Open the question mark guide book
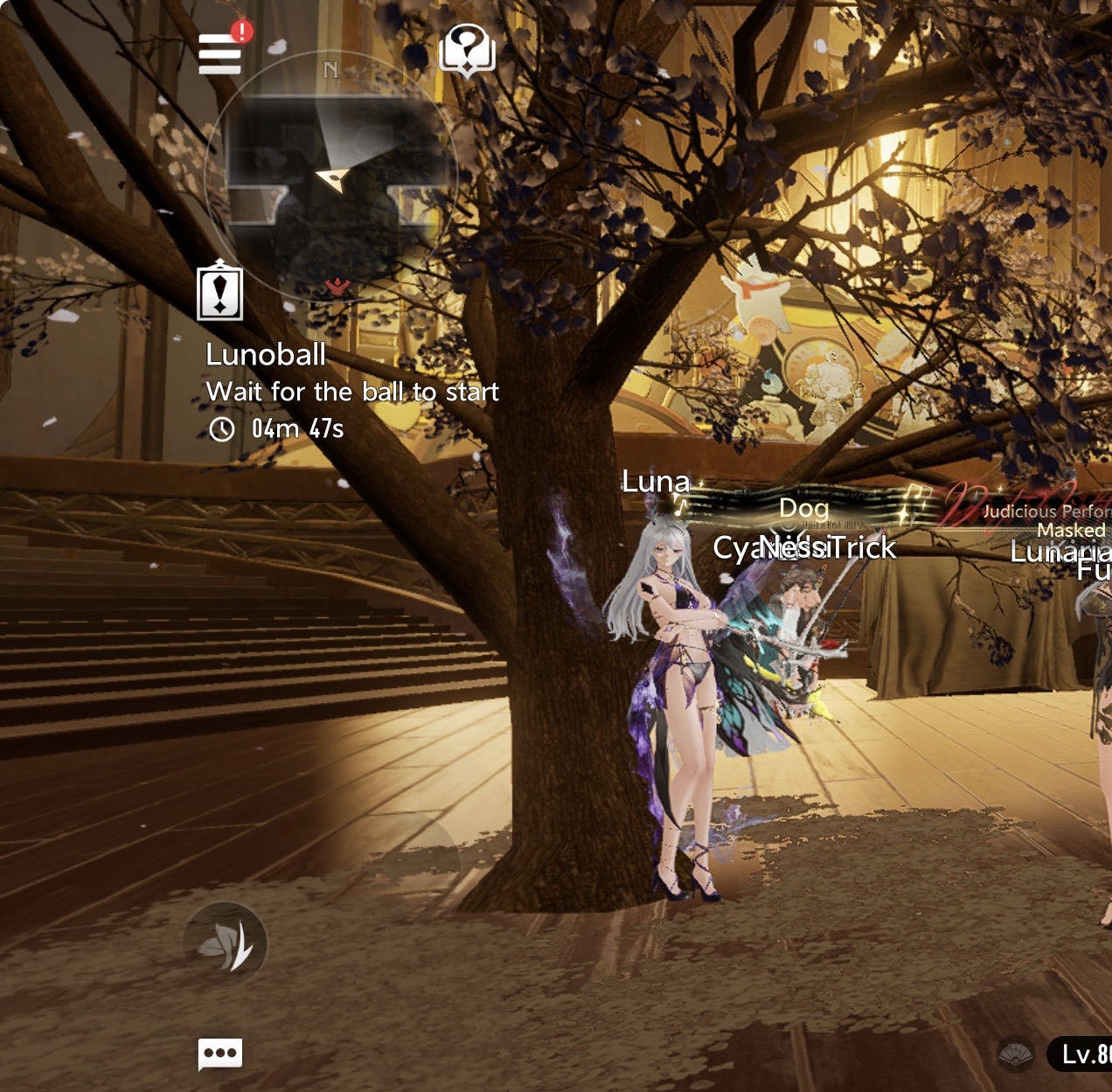 tap(467, 50)
